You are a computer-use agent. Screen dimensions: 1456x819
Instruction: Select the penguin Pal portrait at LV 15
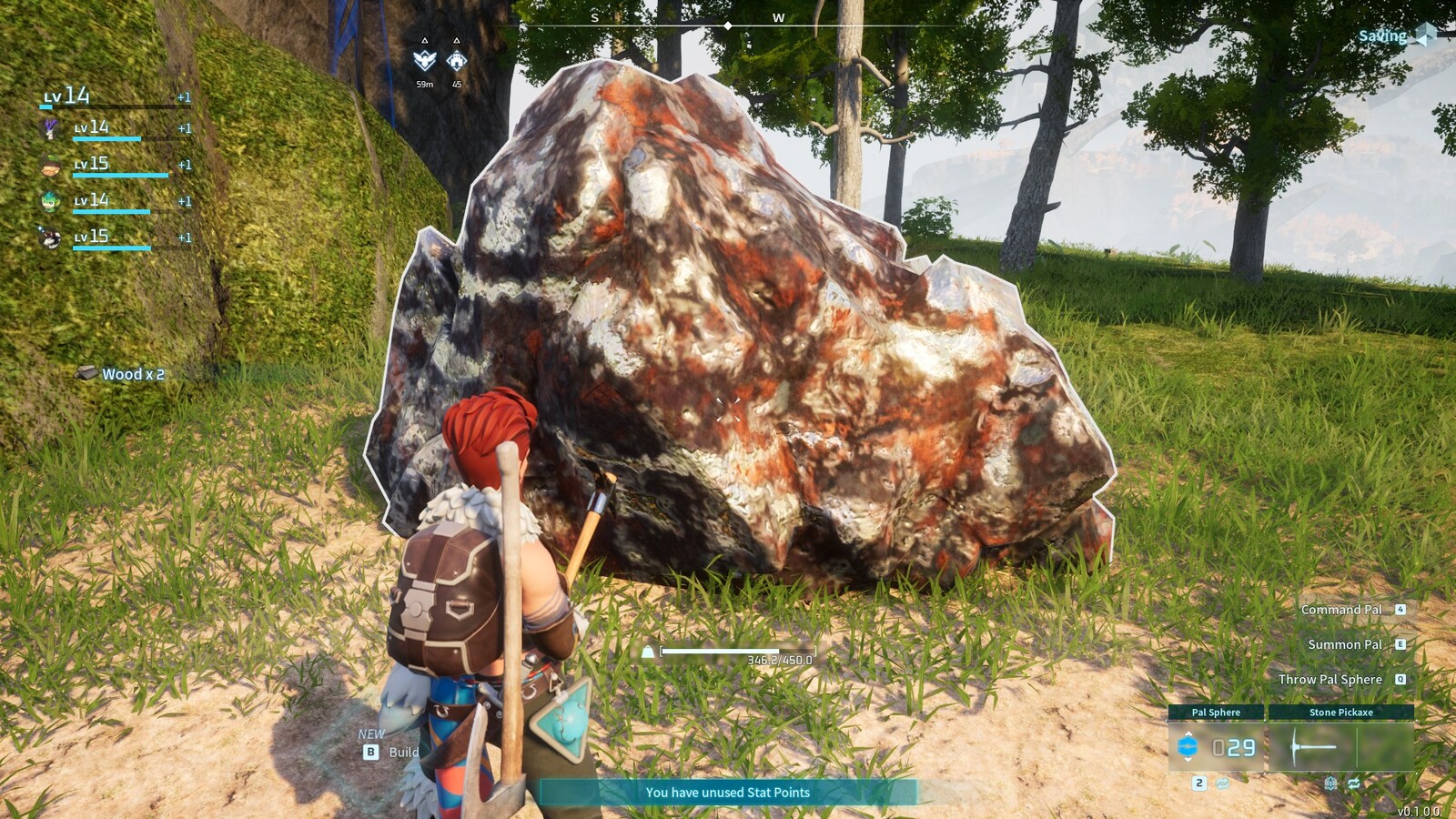click(49, 238)
